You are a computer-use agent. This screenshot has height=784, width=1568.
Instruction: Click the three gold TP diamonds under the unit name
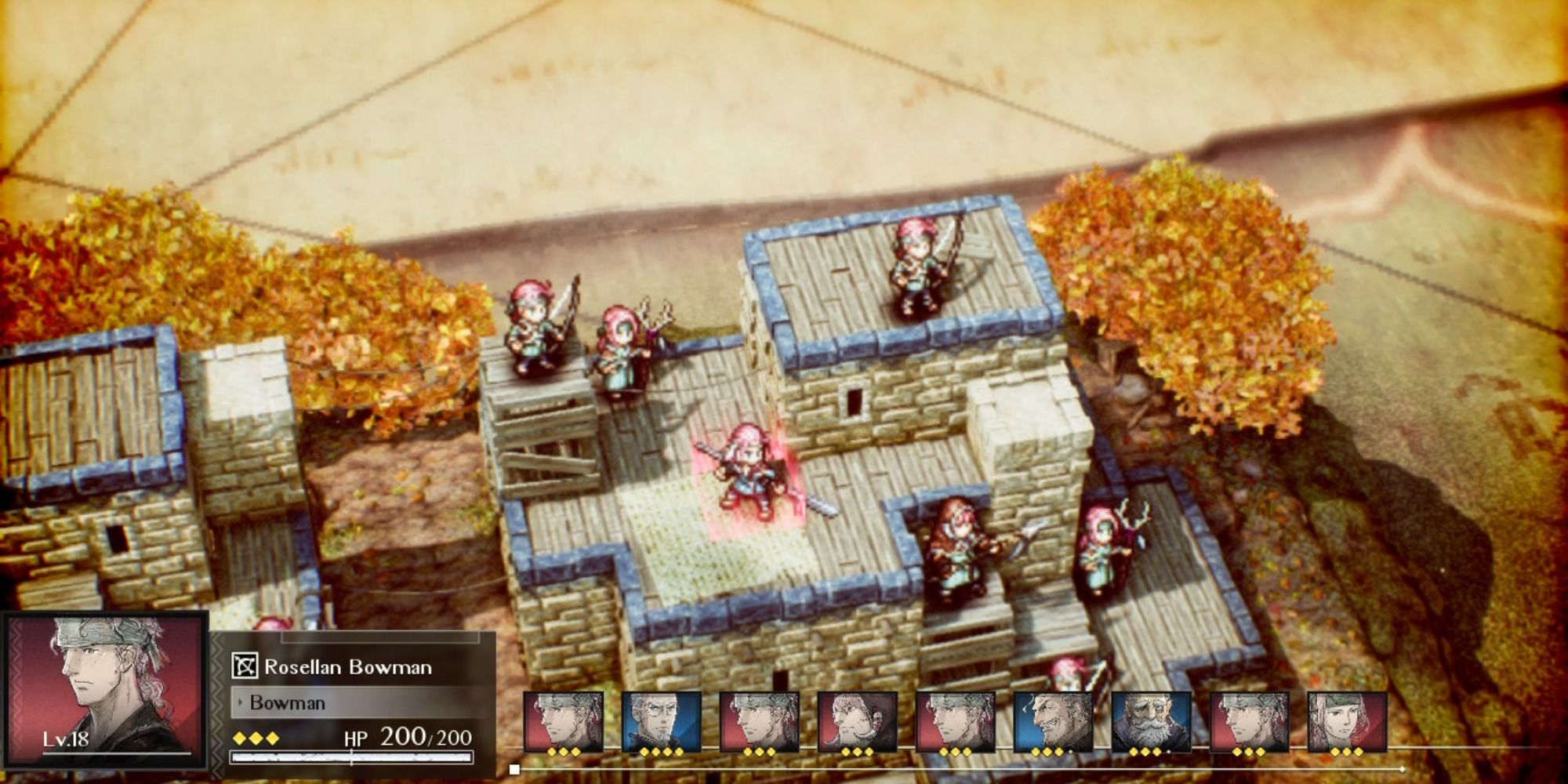pos(255,739)
